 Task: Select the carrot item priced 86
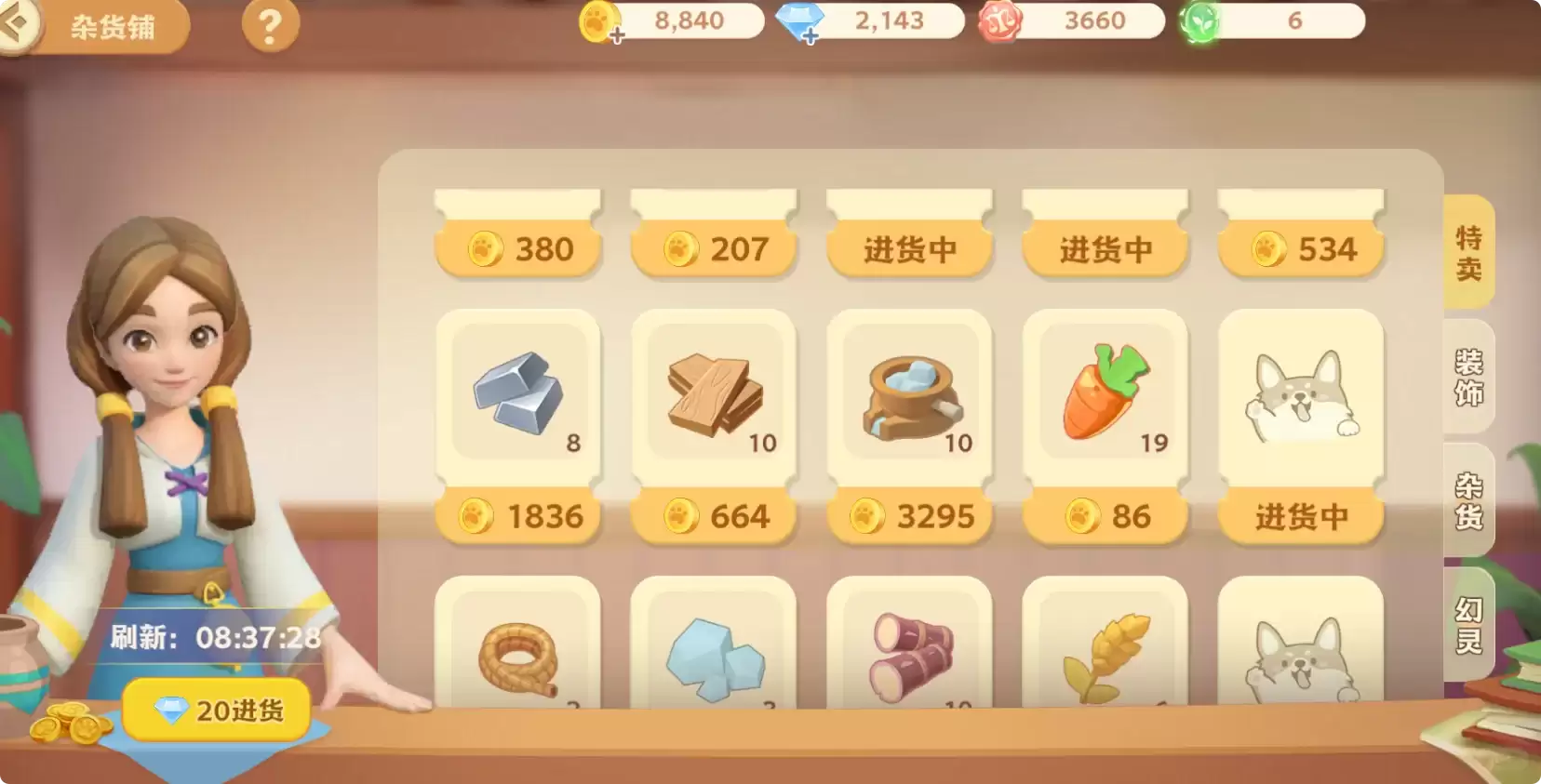click(x=1105, y=398)
